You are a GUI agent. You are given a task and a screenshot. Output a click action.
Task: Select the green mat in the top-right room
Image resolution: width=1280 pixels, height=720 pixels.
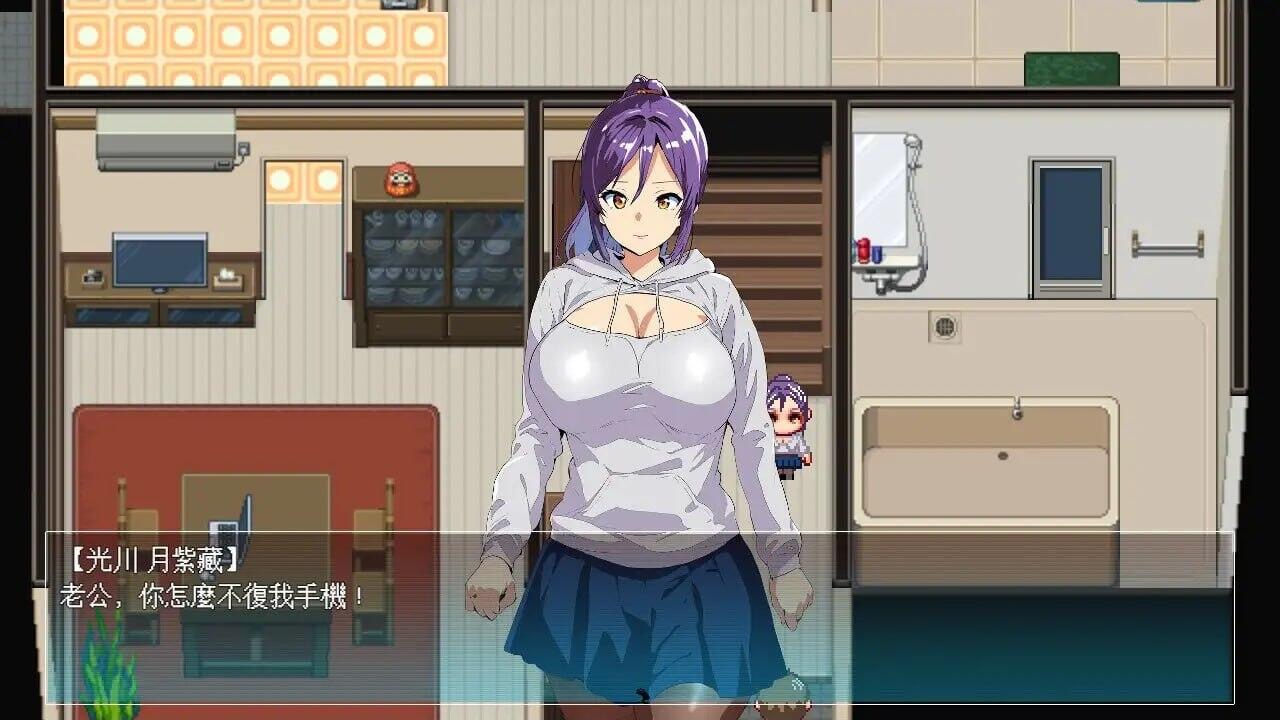coord(1072,69)
